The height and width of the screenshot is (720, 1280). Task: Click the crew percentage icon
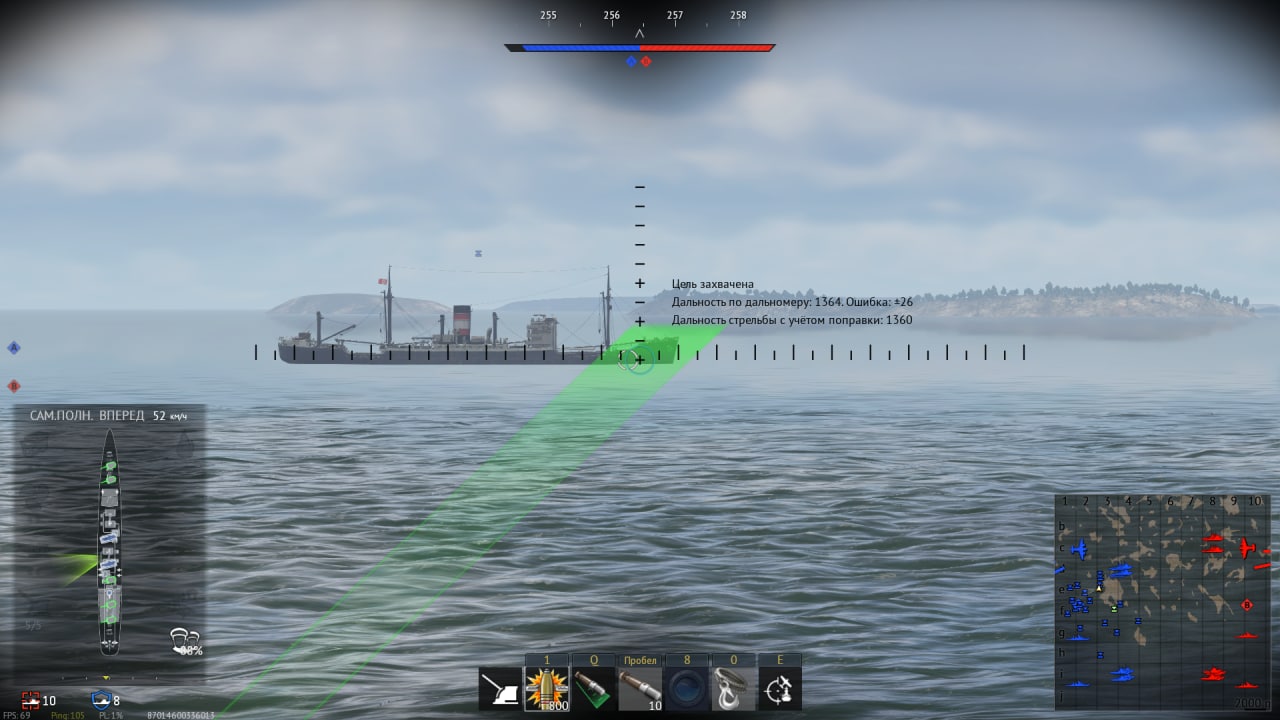click(185, 641)
